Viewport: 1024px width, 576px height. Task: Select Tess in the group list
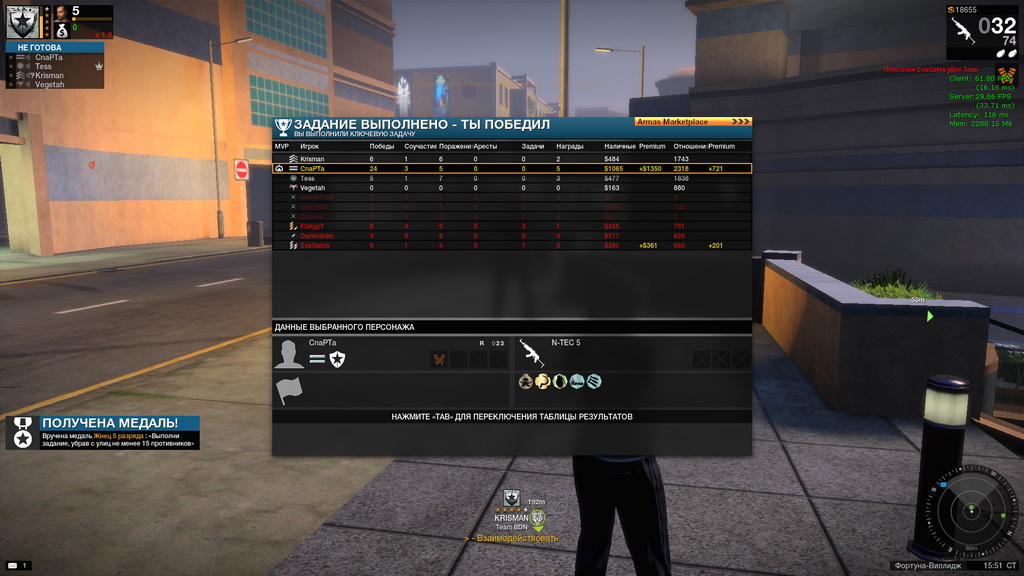tap(44, 66)
